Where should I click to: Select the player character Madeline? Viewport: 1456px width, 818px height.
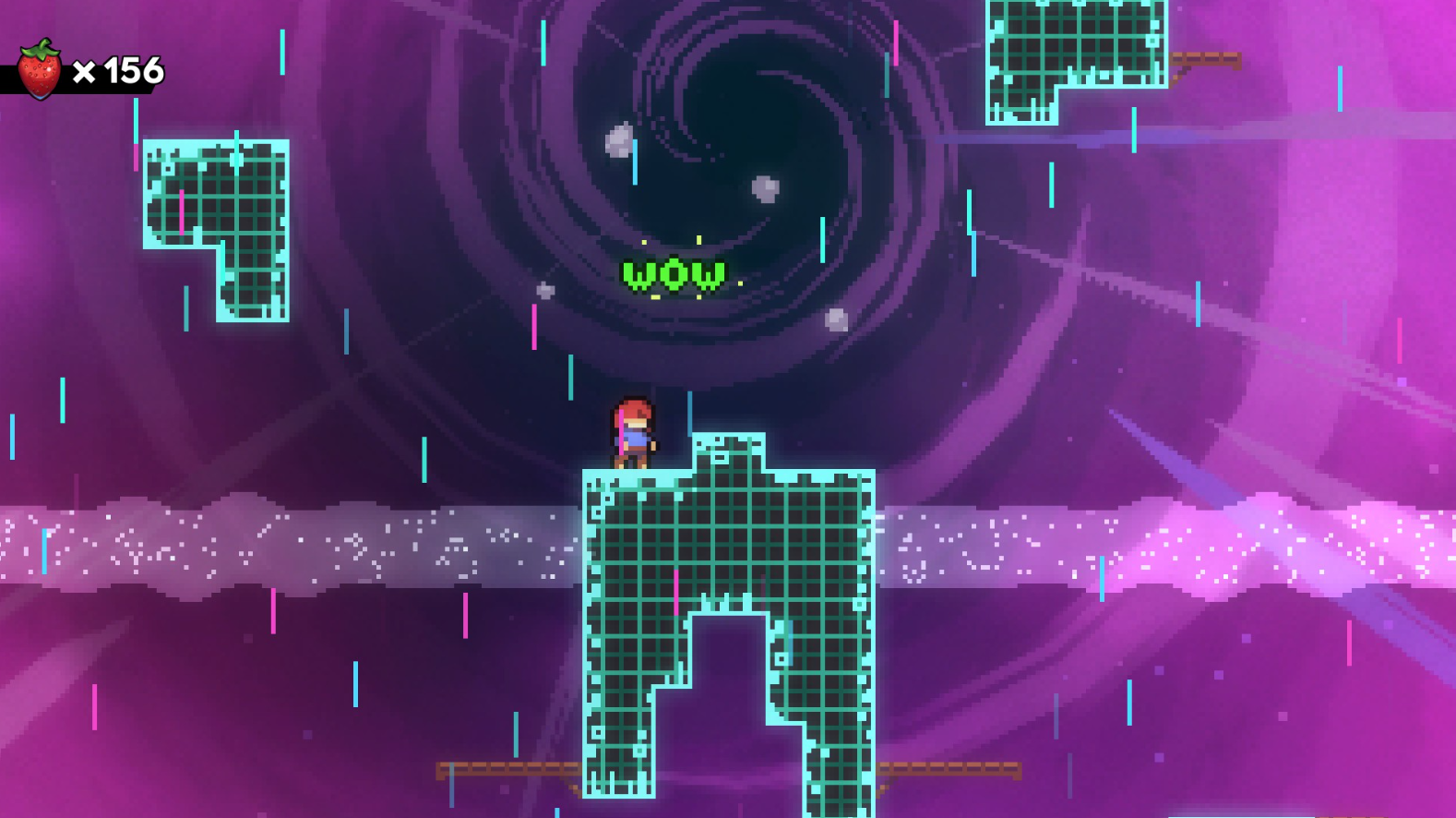point(631,434)
